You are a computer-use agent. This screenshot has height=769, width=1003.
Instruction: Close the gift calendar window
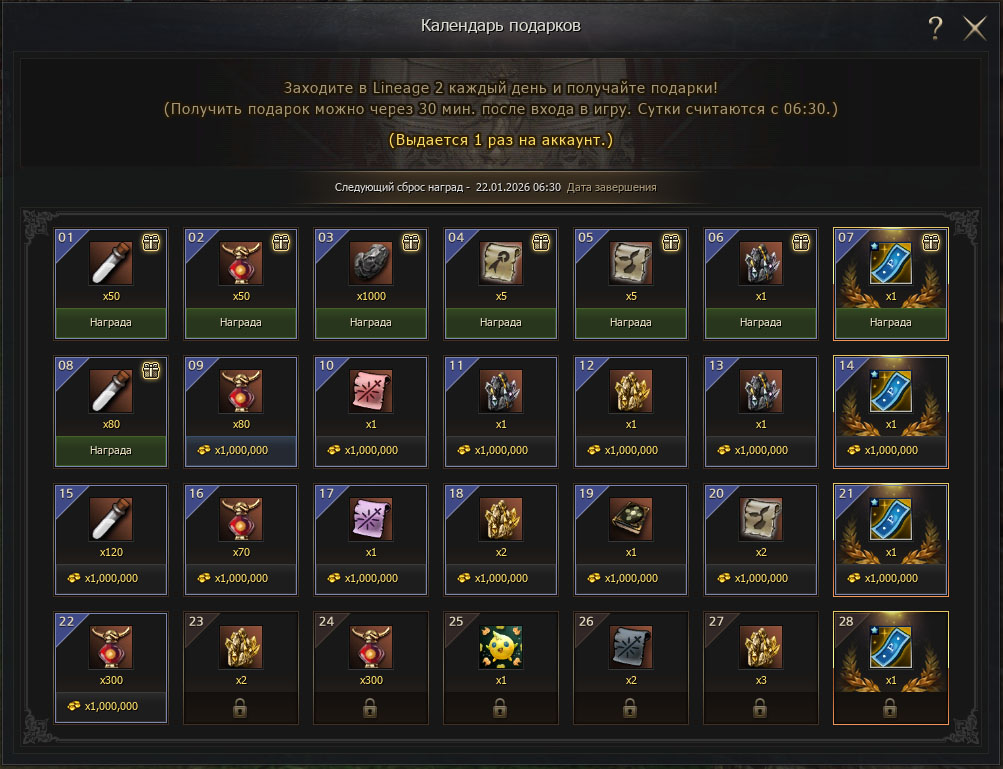pyautogui.click(x=974, y=28)
